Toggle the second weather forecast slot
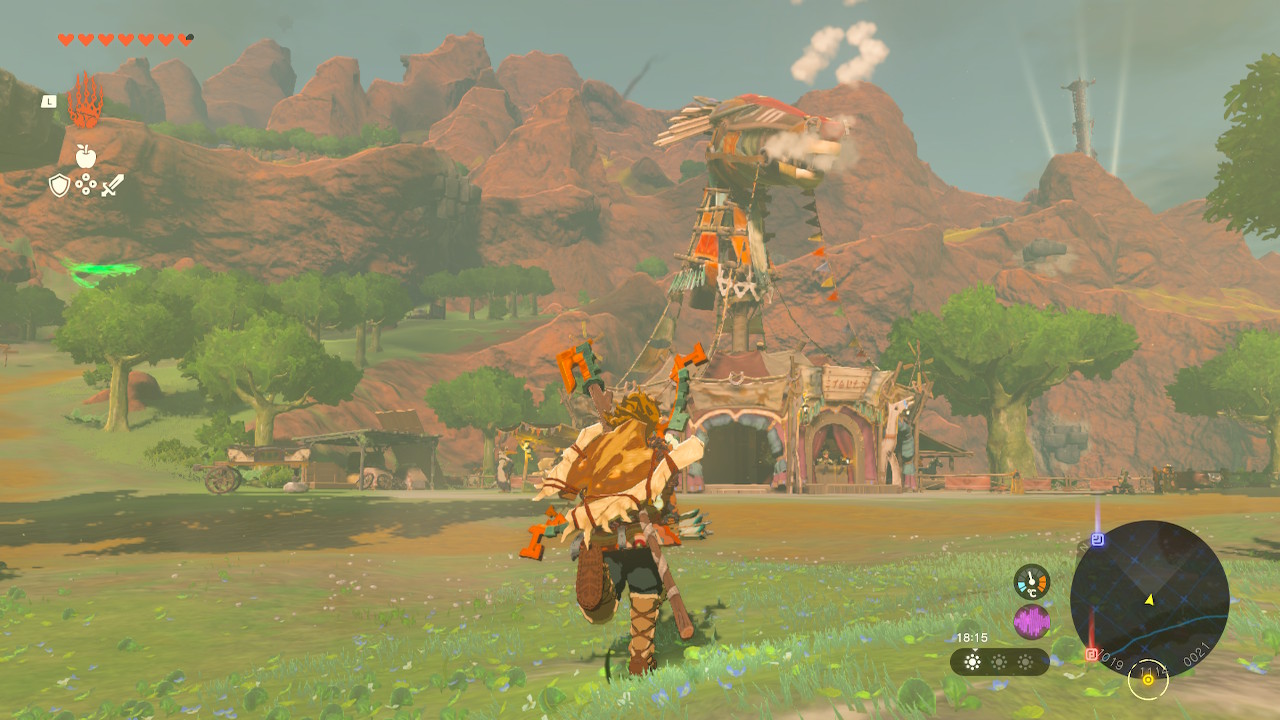 [997, 661]
